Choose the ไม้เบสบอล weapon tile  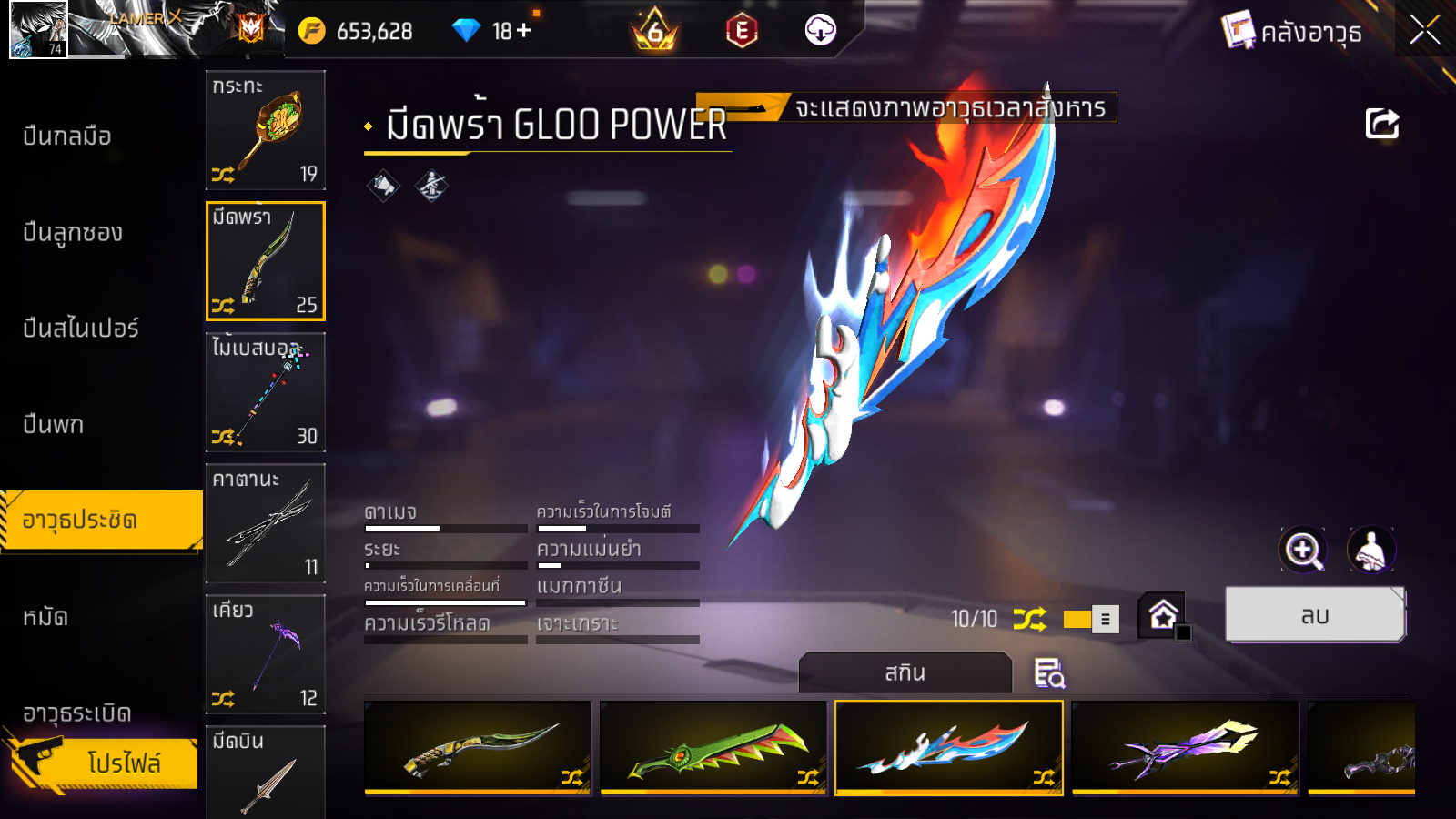click(x=266, y=392)
